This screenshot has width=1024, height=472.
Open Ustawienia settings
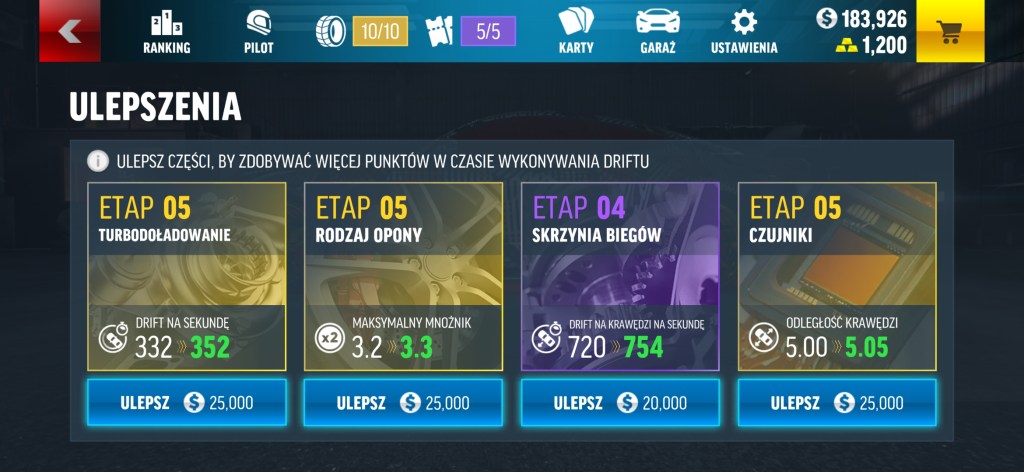(x=743, y=31)
